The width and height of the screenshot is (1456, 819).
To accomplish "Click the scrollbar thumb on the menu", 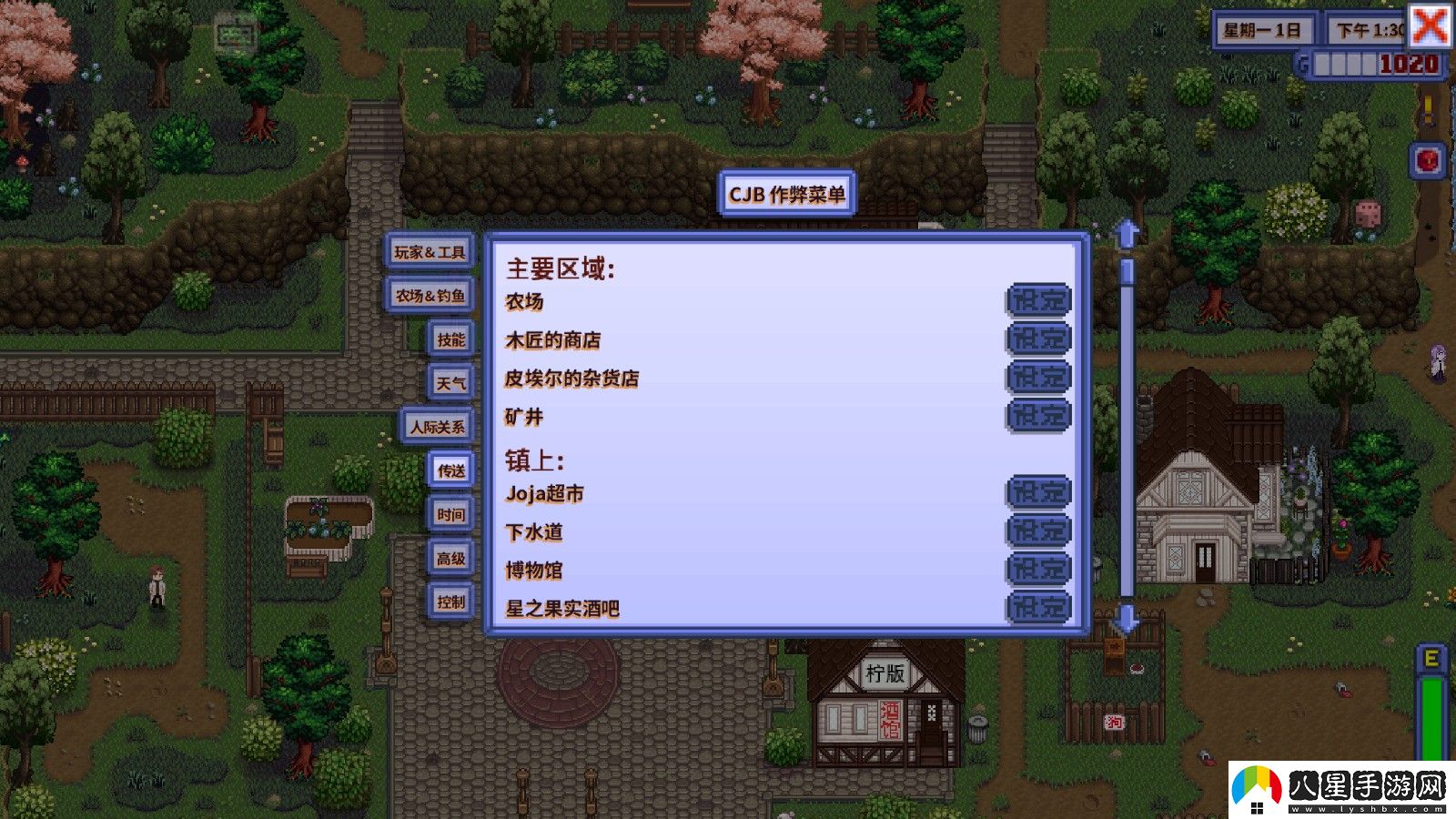I will click(1127, 273).
